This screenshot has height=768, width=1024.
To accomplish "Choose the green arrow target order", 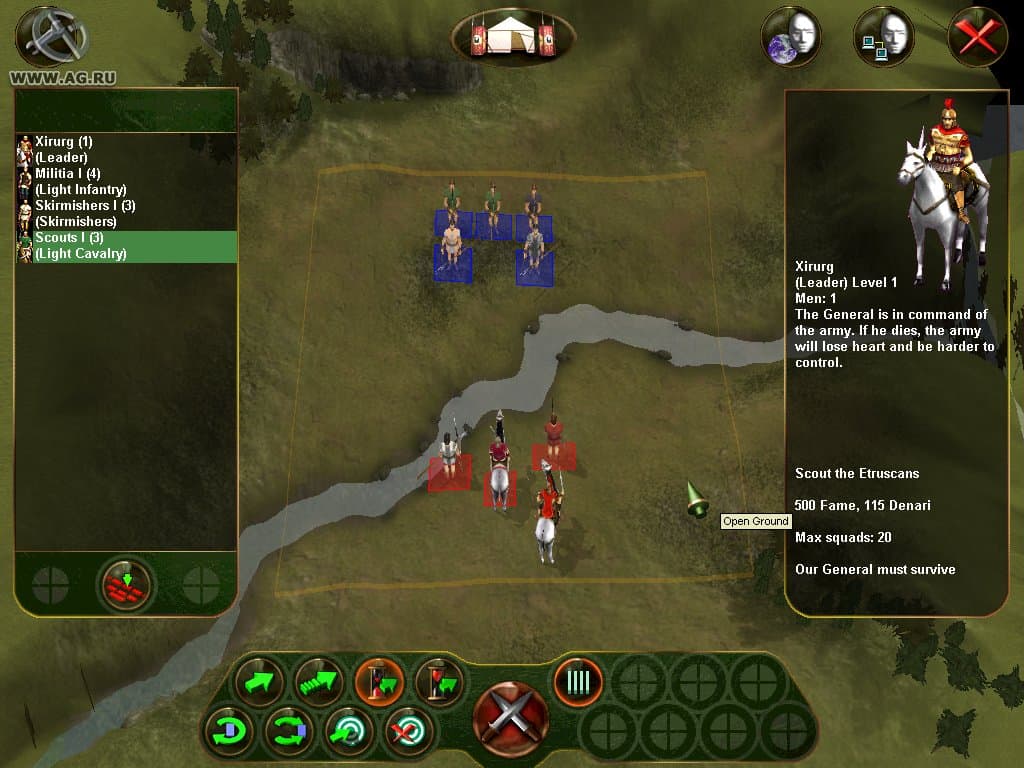I will (x=349, y=732).
